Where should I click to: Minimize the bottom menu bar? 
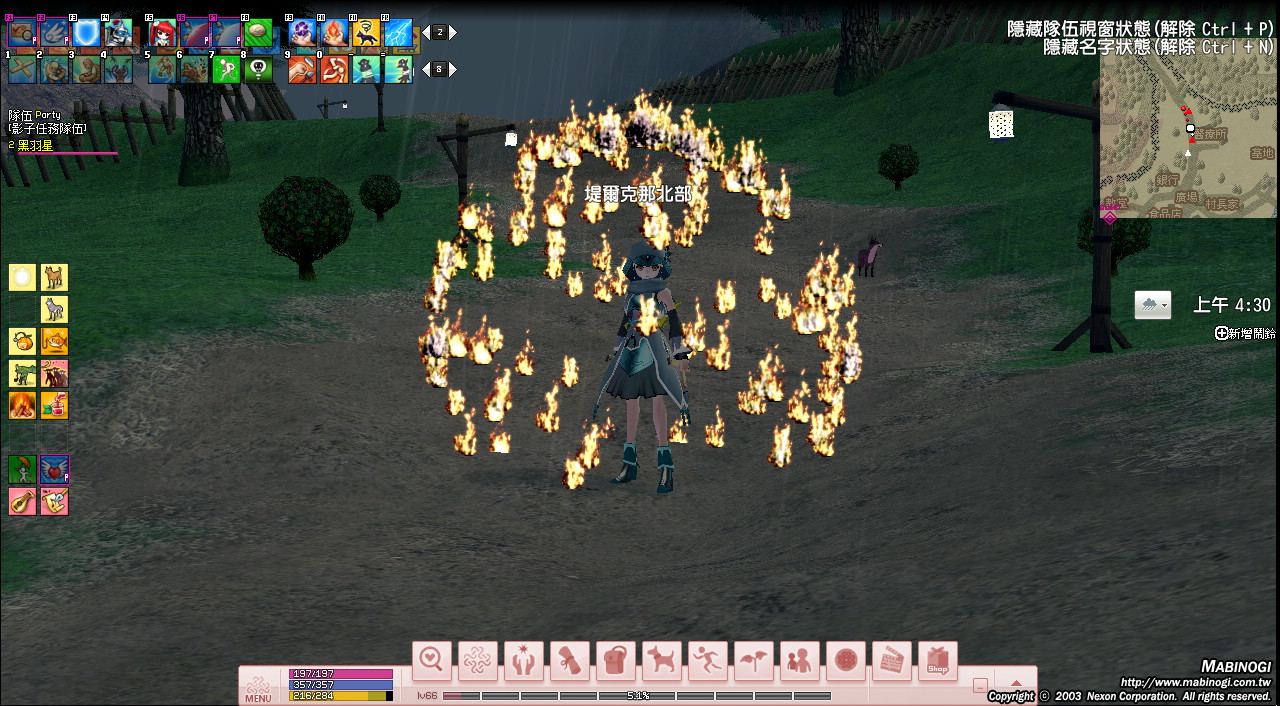point(980,686)
